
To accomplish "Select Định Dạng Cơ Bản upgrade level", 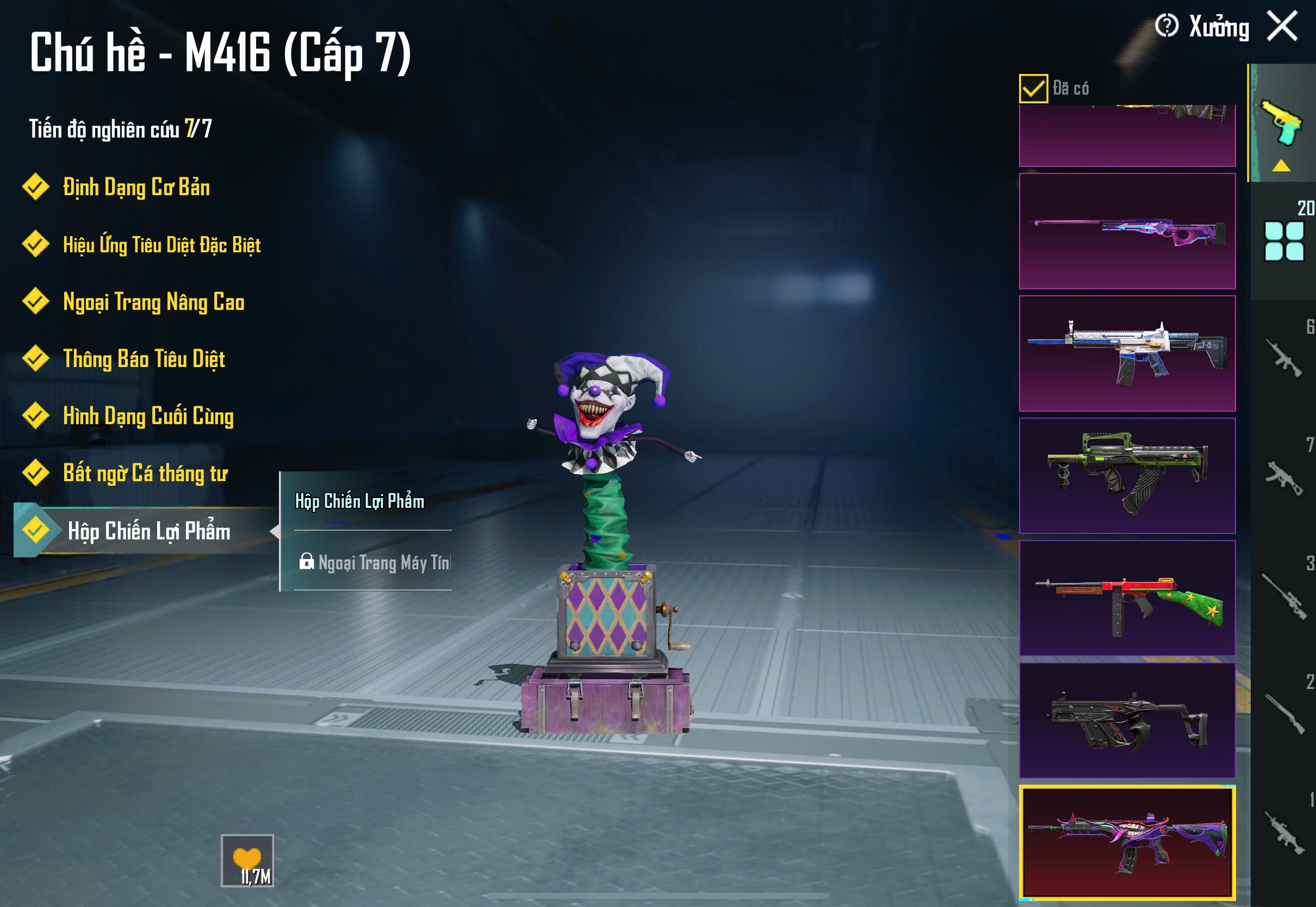I will click(136, 188).
